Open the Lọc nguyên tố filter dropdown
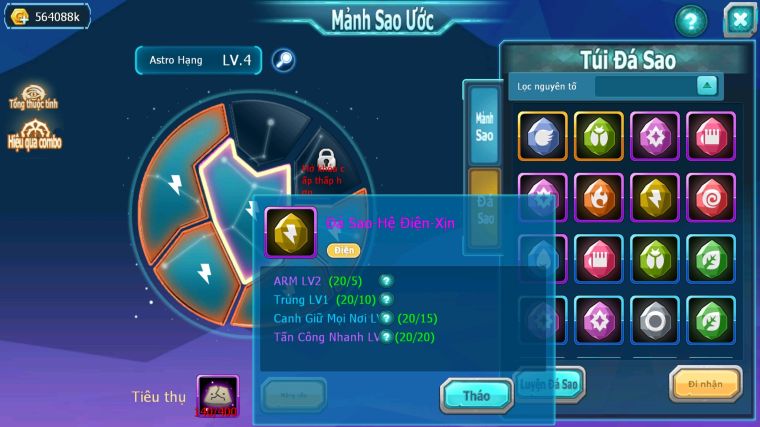The width and height of the screenshot is (760, 427). (707, 86)
